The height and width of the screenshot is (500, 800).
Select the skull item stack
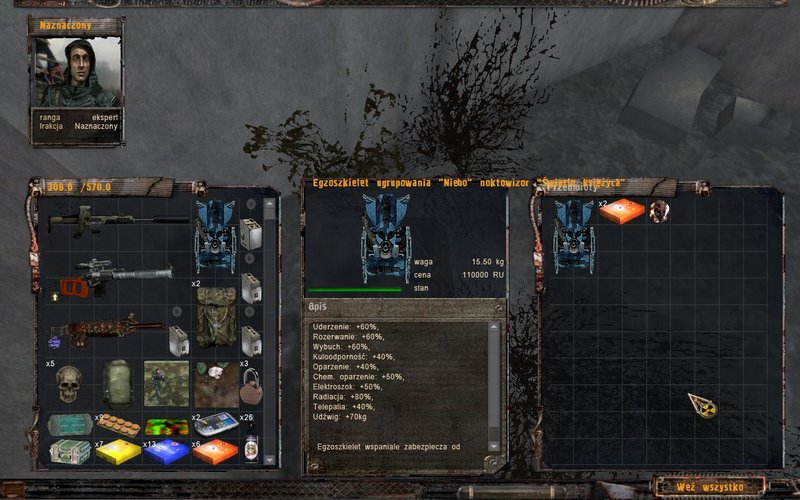tap(68, 382)
